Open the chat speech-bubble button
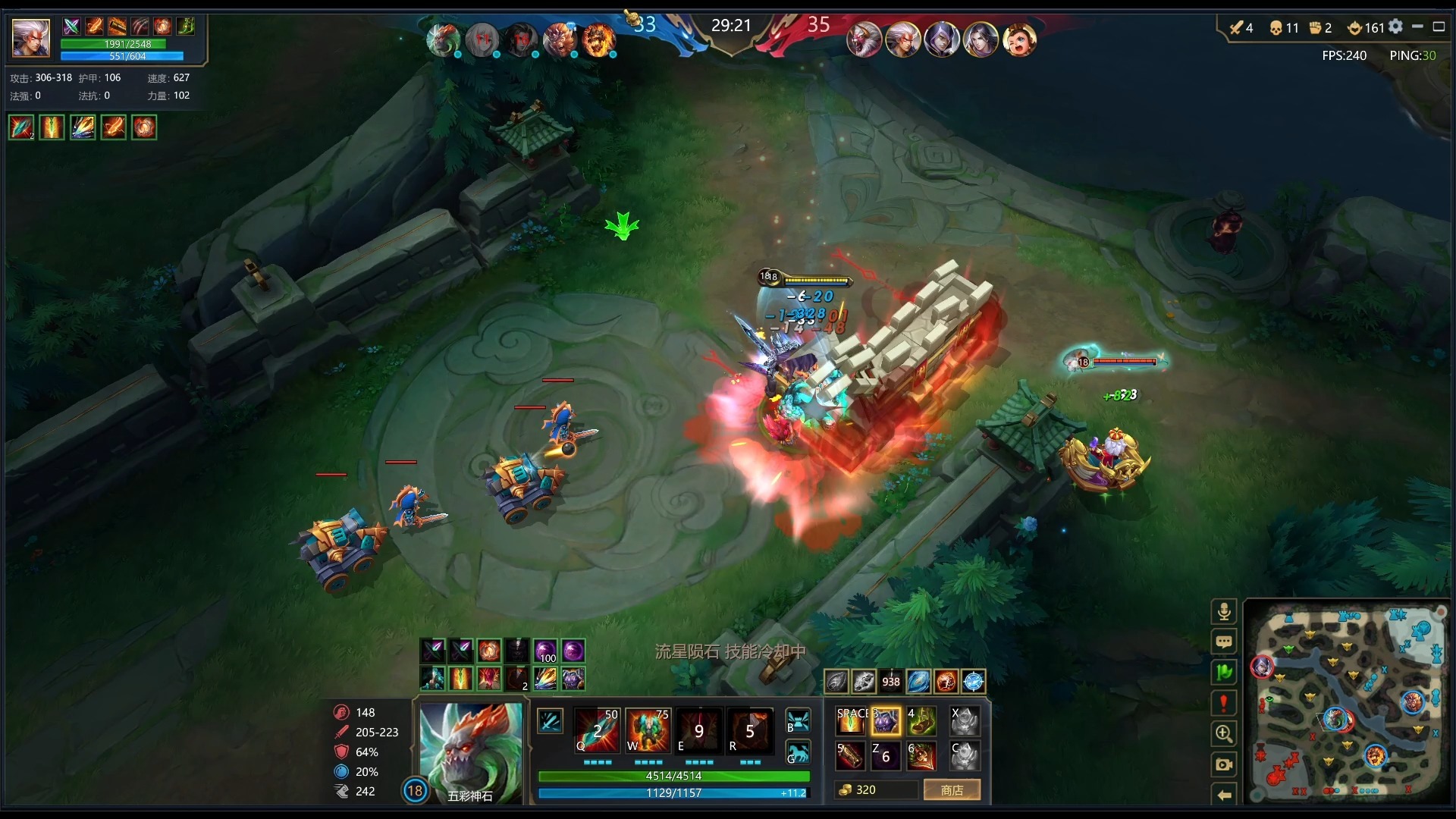This screenshot has width=1456, height=819. coord(1223,642)
